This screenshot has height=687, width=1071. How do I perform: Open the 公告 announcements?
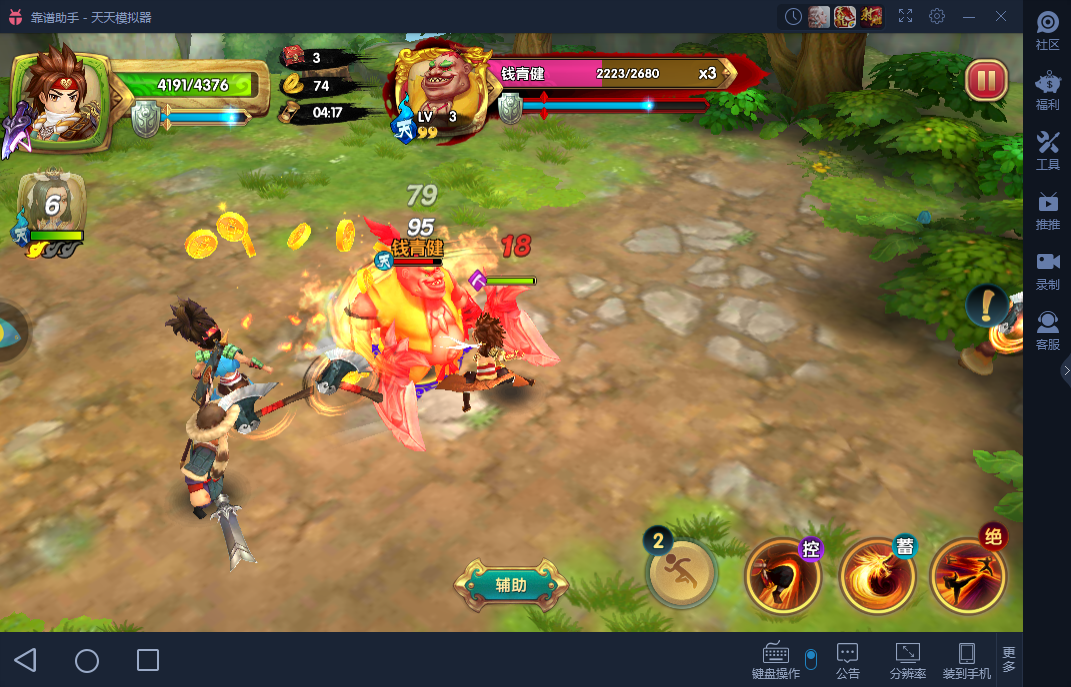tap(847, 661)
